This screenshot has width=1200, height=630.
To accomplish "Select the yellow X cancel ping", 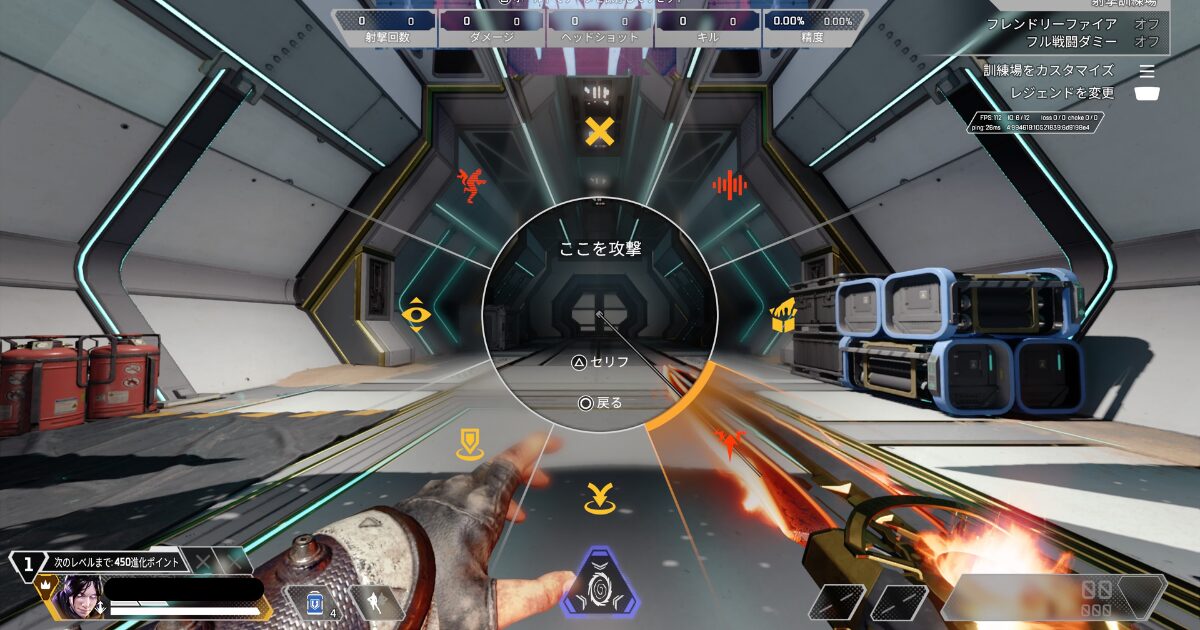I will [599, 131].
